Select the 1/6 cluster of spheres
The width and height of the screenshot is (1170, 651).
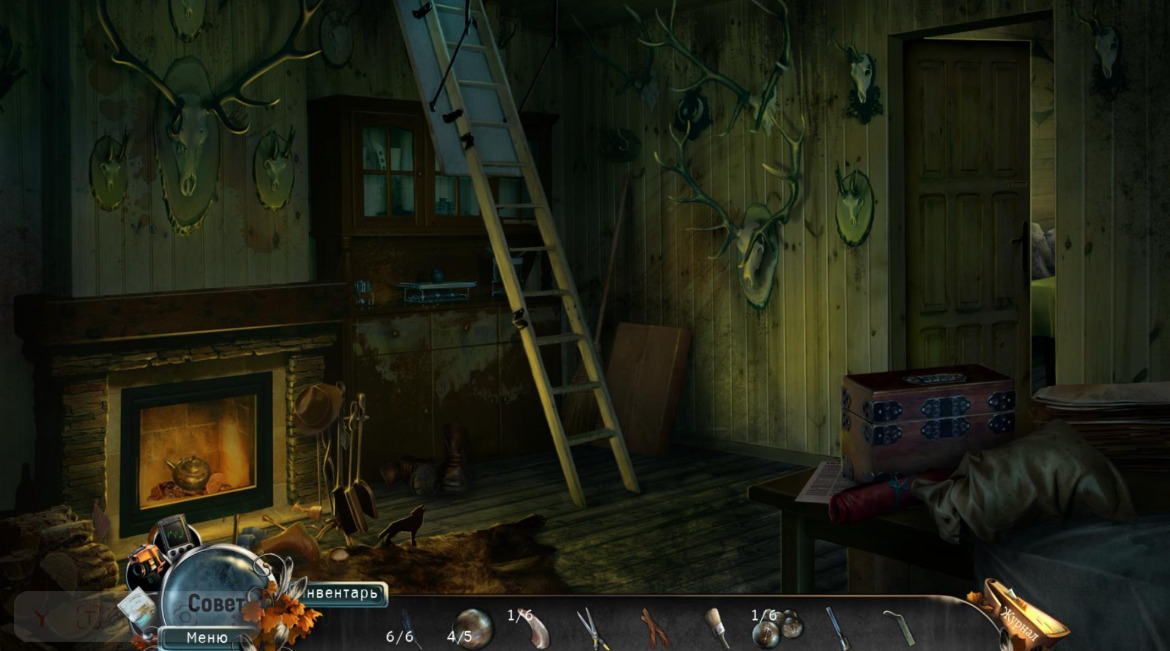tap(777, 628)
